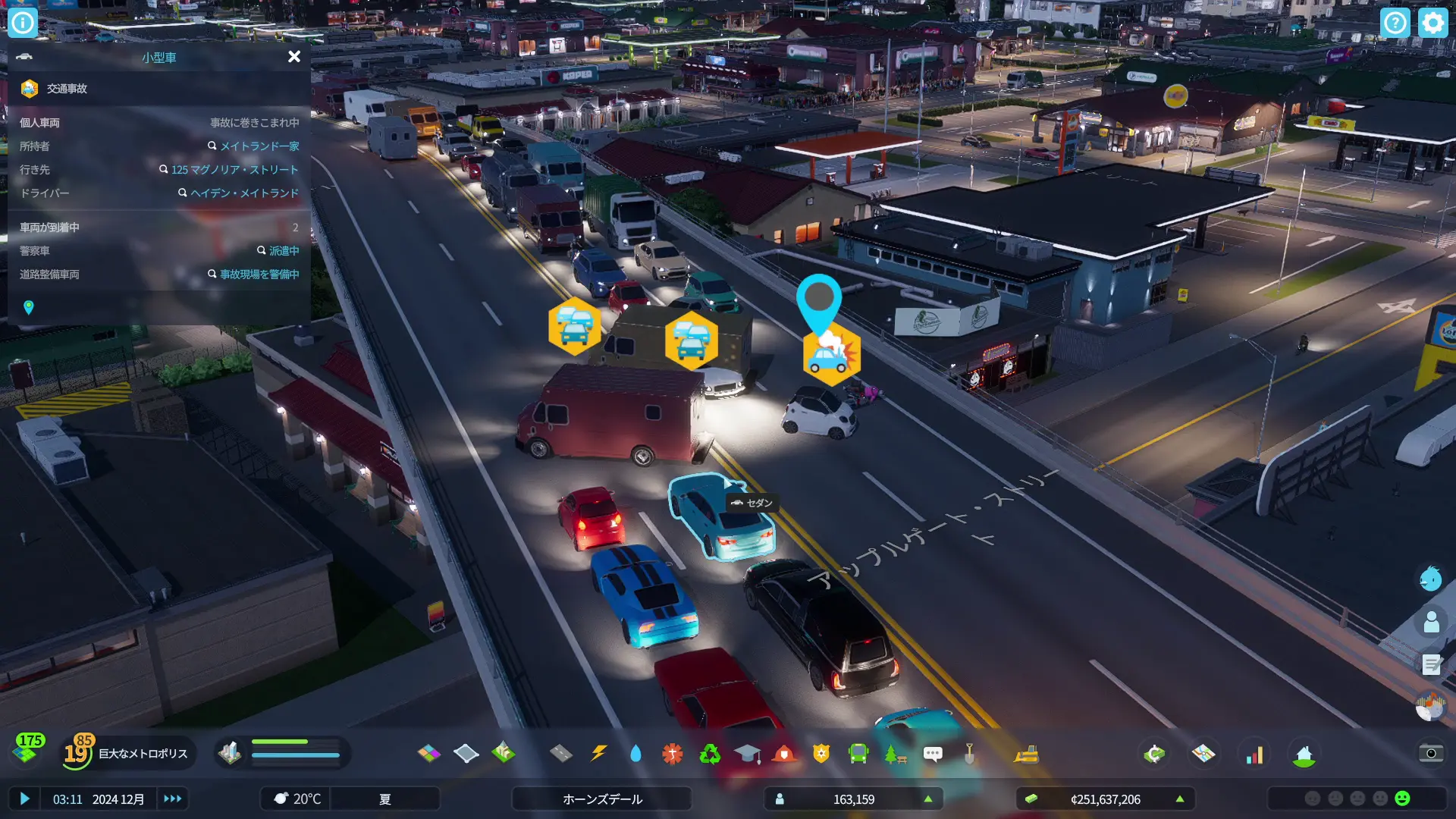Follow the police car 派遣中 link
Viewport: 1456px width, 819px height.
pos(284,250)
